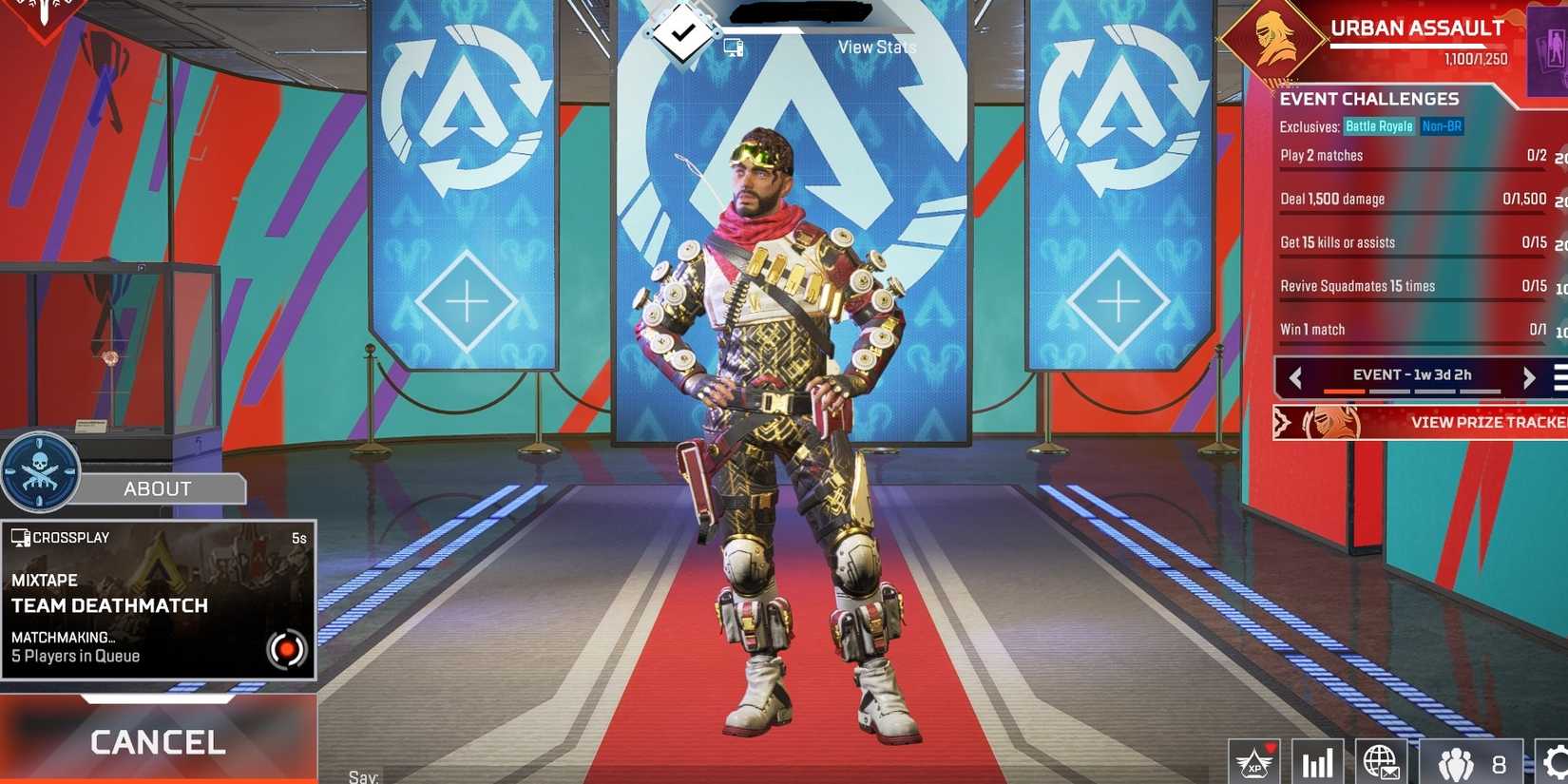Click the crossplay monitor icon near View Stats
This screenshot has height=784, width=1568.
(732, 45)
